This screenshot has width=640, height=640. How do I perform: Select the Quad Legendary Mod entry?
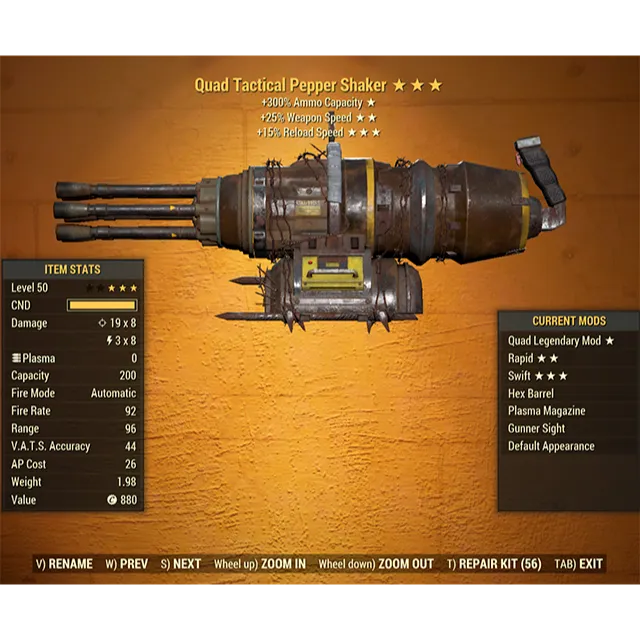pyautogui.click(x=561, y=341)
